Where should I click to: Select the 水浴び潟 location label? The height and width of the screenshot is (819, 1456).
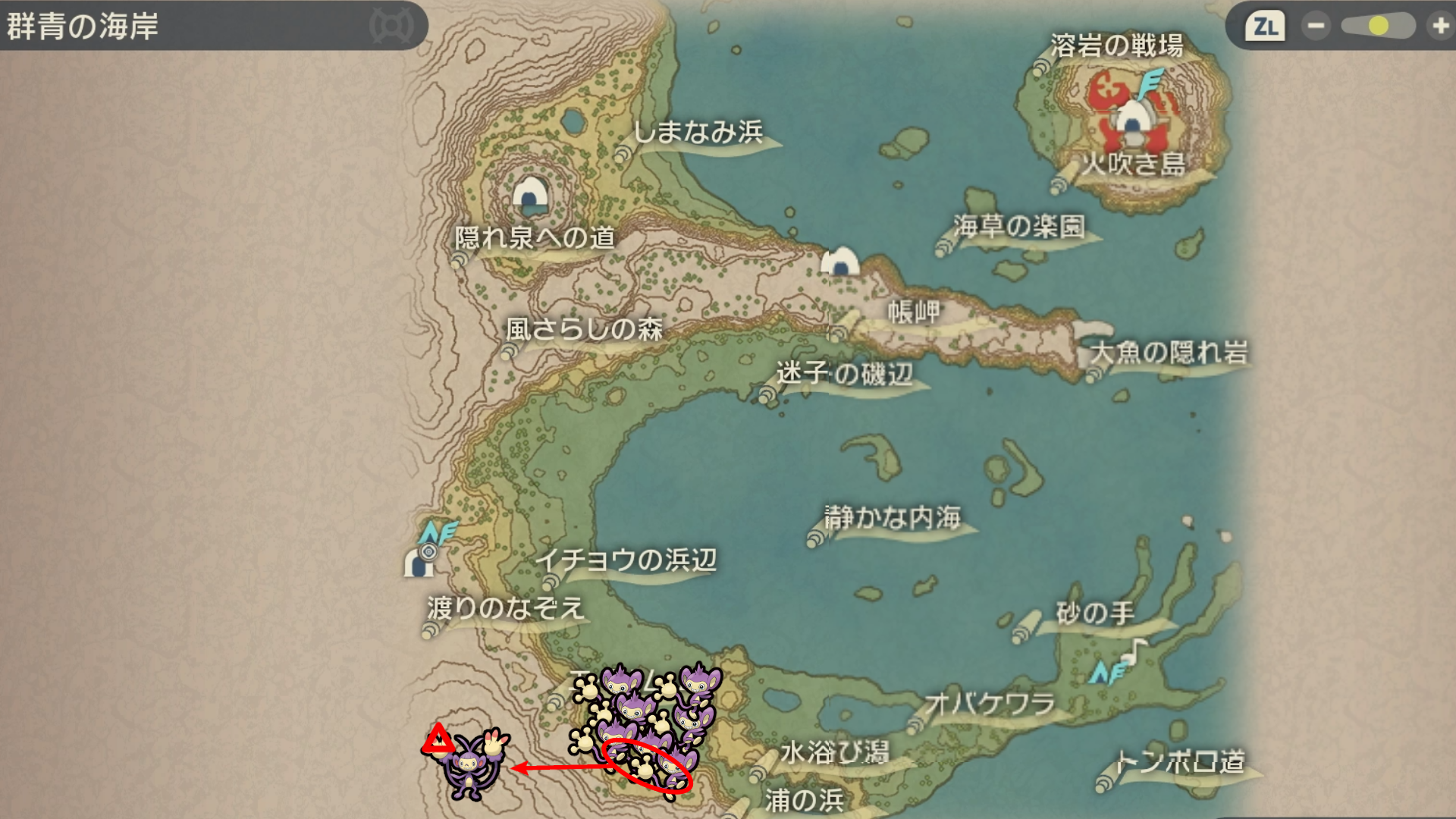[x=834, y=752]
